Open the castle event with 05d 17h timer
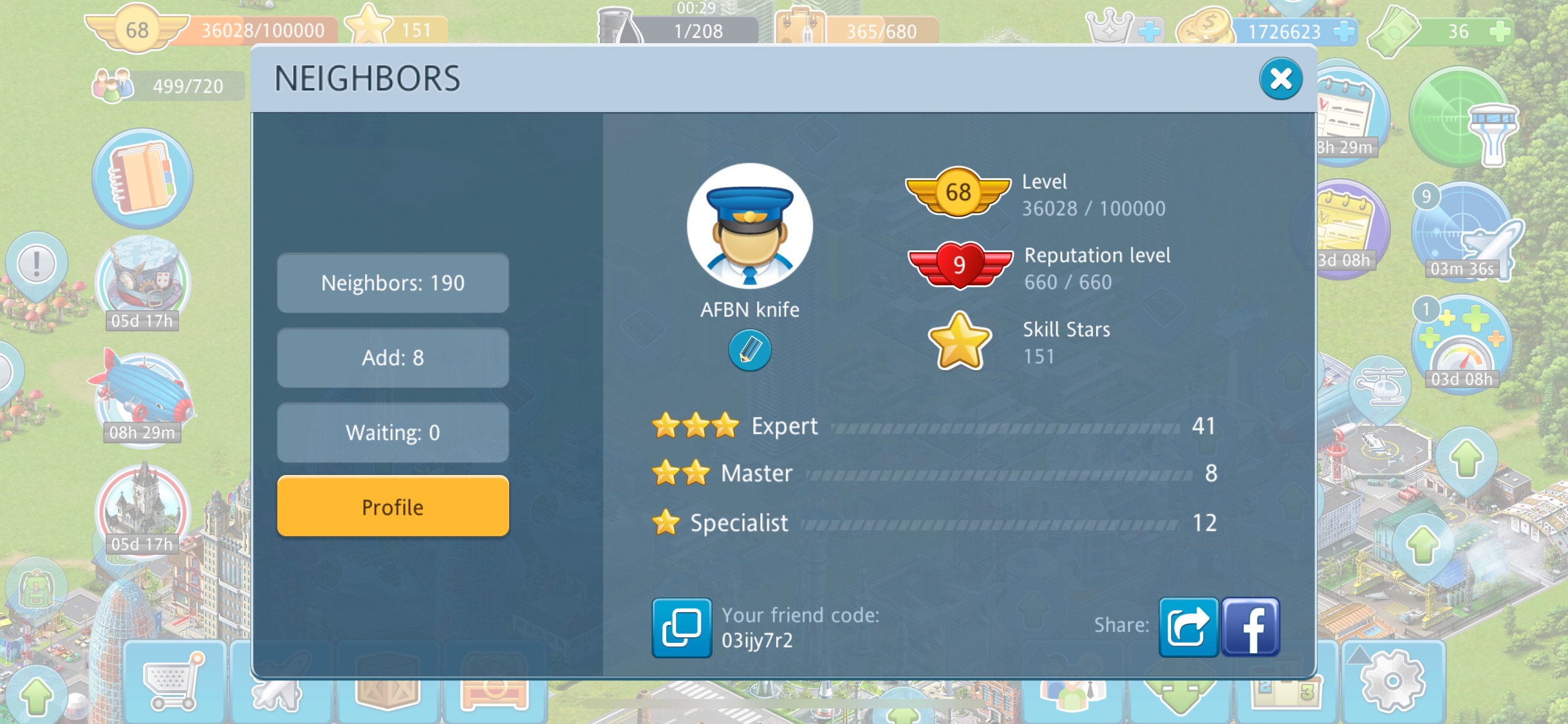 [x=142, y=505]
